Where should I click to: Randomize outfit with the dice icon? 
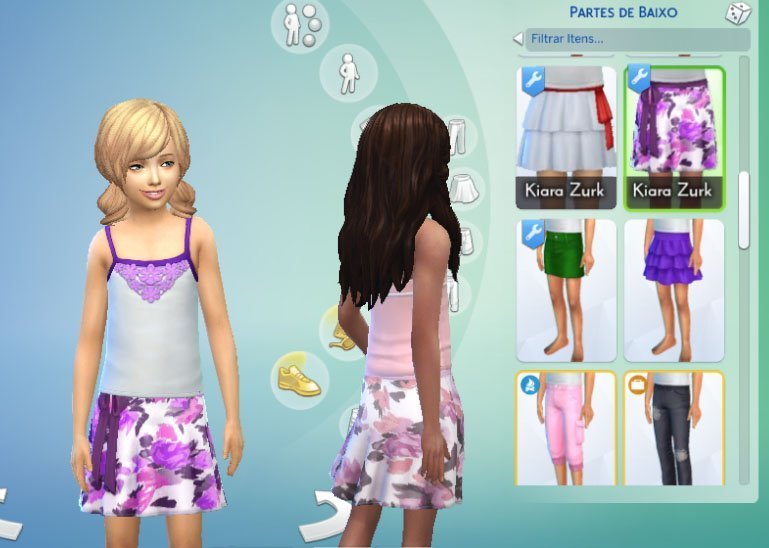coord(737,13)
